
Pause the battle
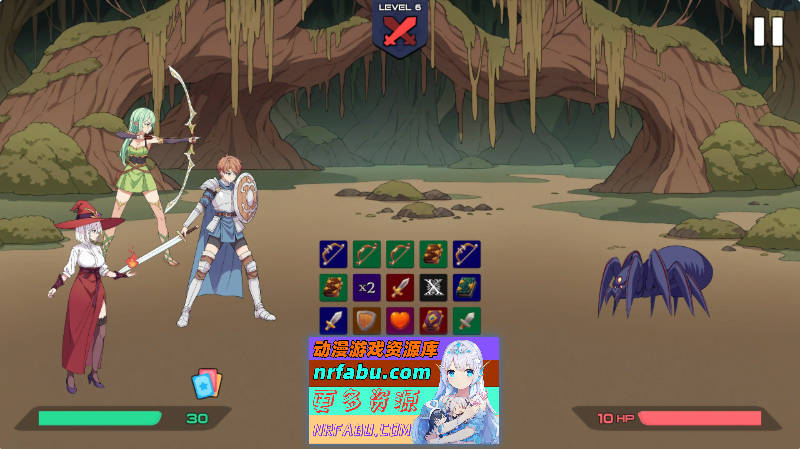click(x=768, y=31)
